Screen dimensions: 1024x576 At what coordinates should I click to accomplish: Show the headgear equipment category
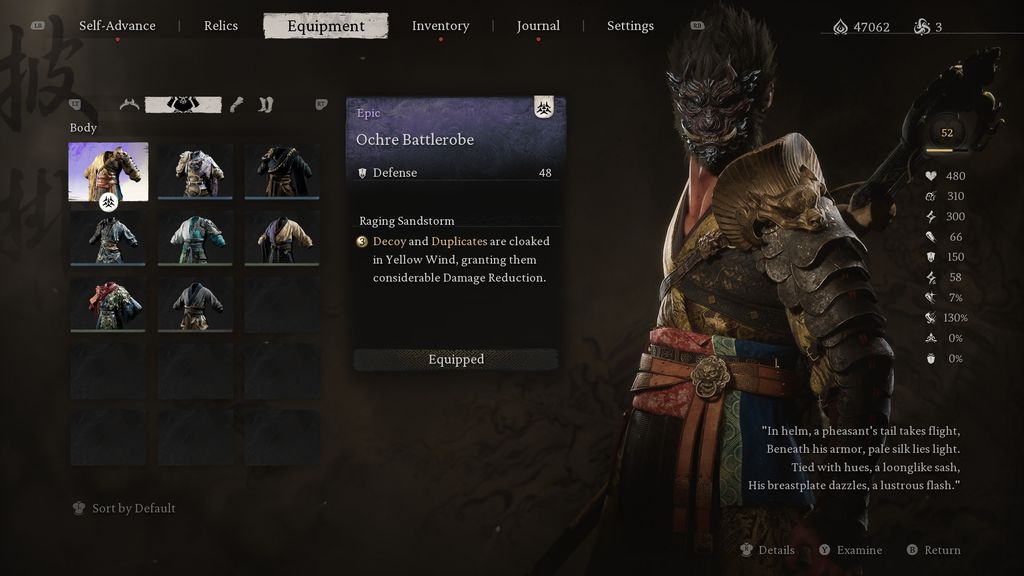(129, 104)
